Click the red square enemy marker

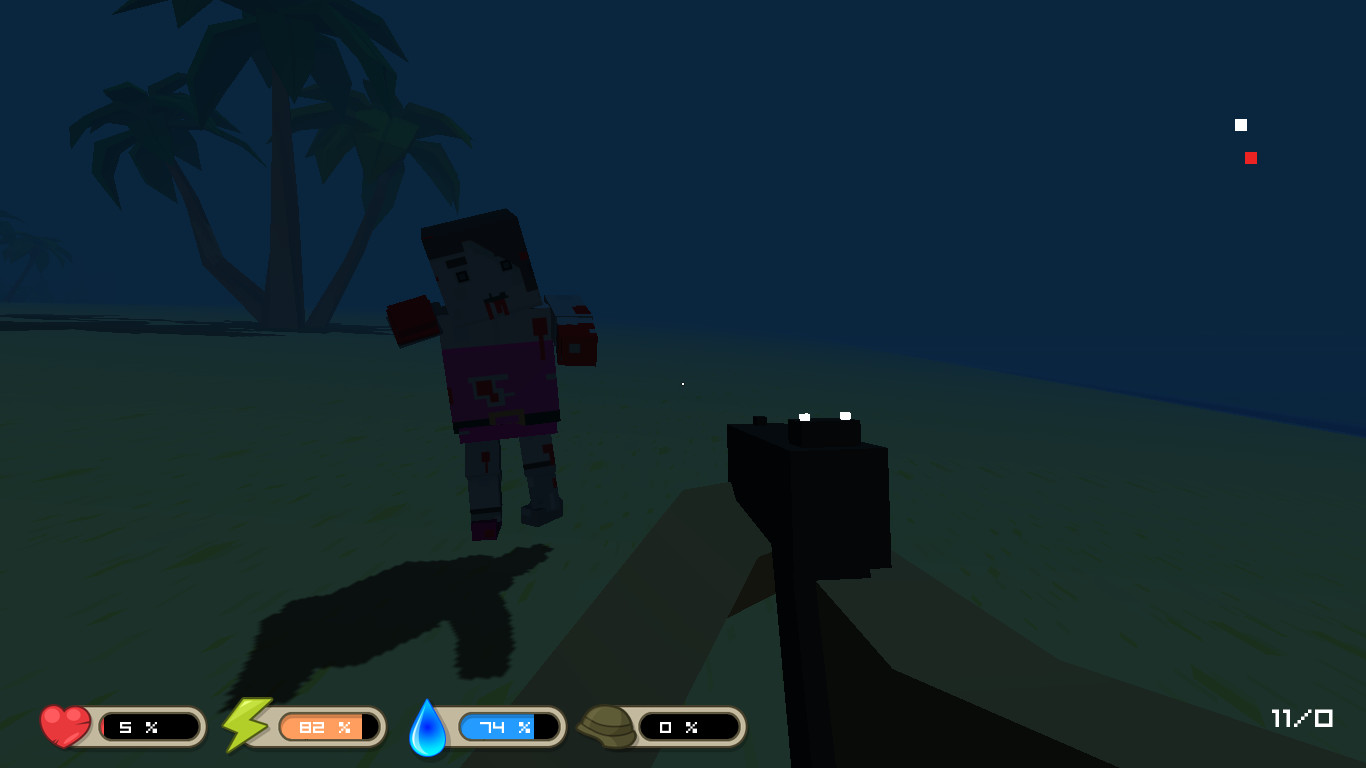click(x=1251, y=157)
